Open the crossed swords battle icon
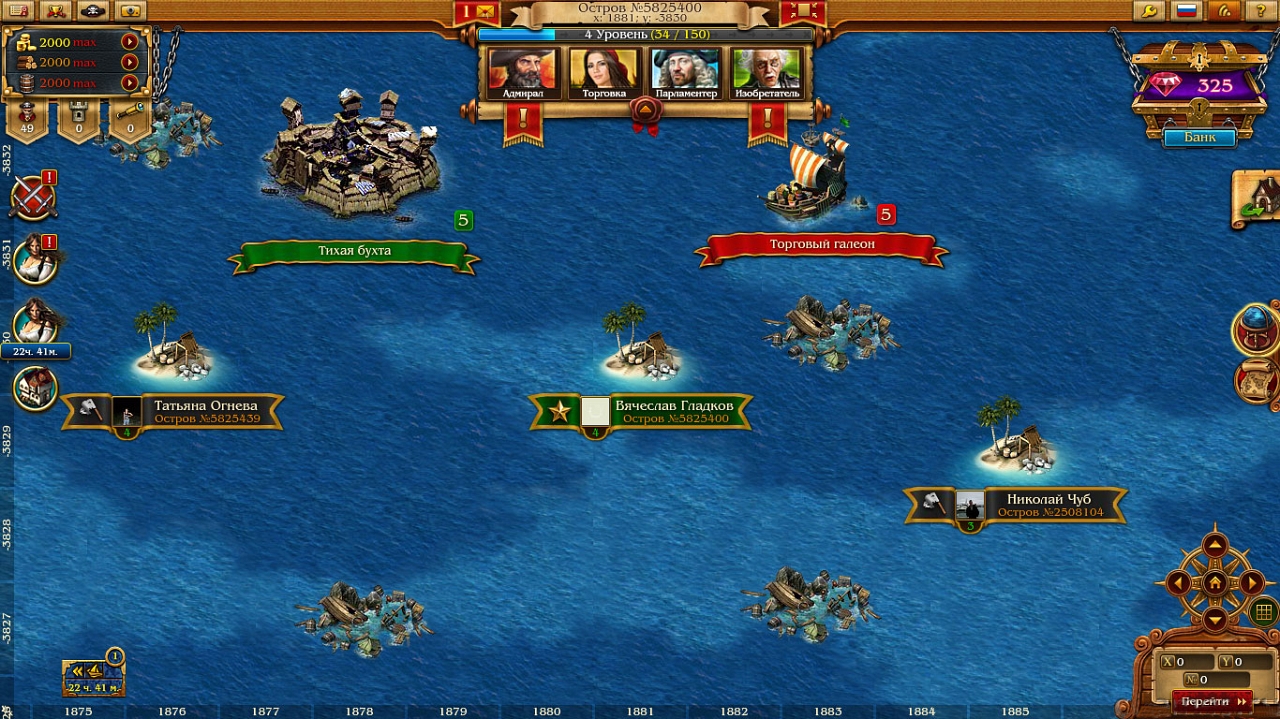 tap(31, 197)
